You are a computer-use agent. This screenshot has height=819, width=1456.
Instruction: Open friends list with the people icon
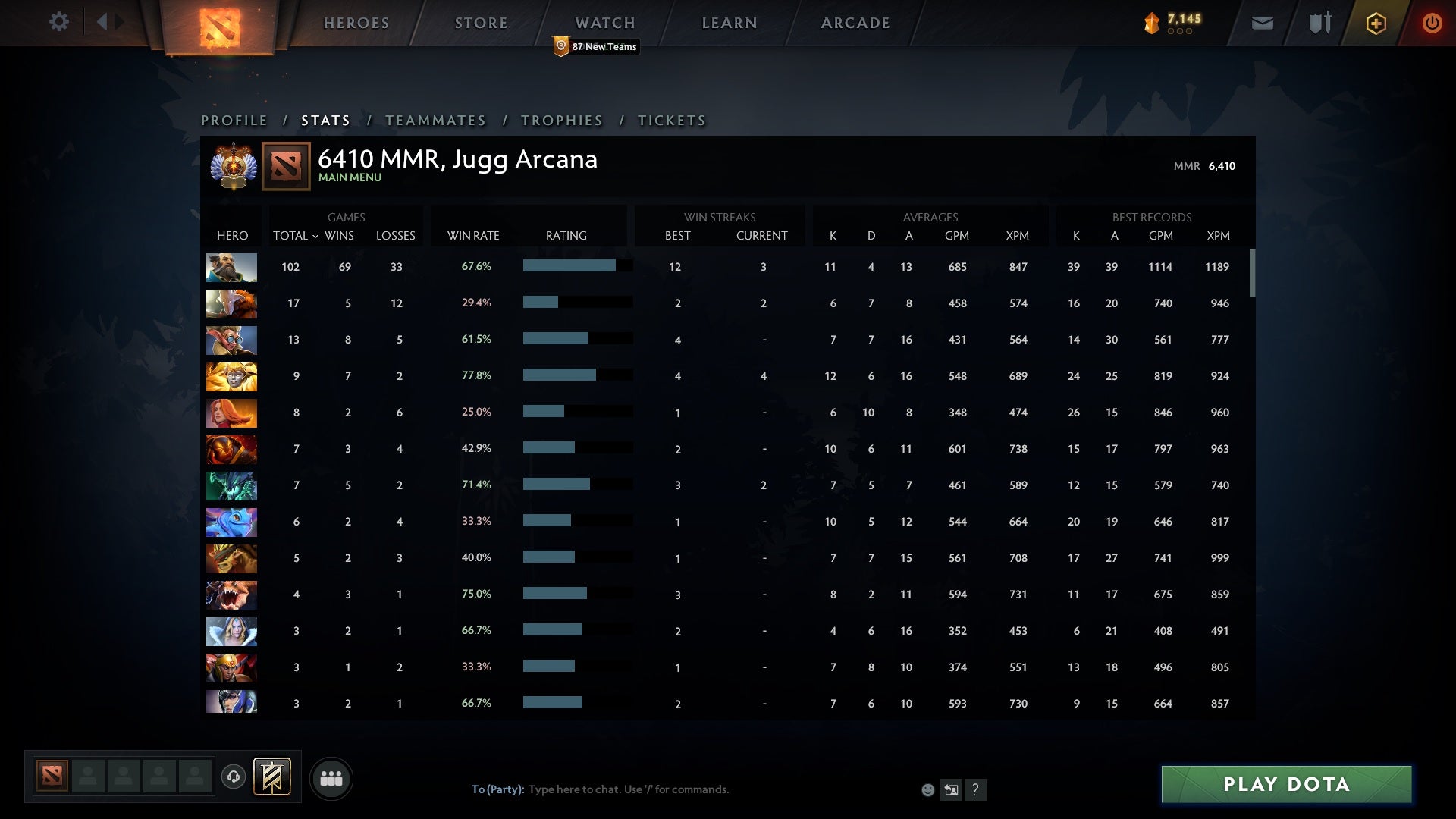click(331, 777)
